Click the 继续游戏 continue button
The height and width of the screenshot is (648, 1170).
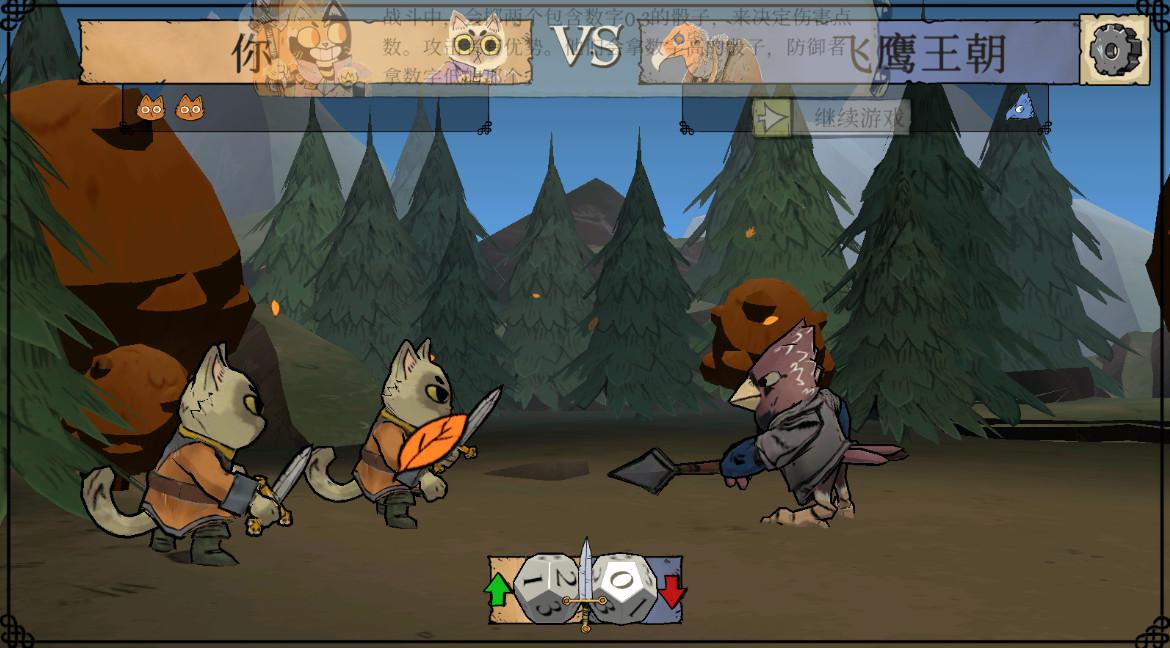(x=833, y=118)
